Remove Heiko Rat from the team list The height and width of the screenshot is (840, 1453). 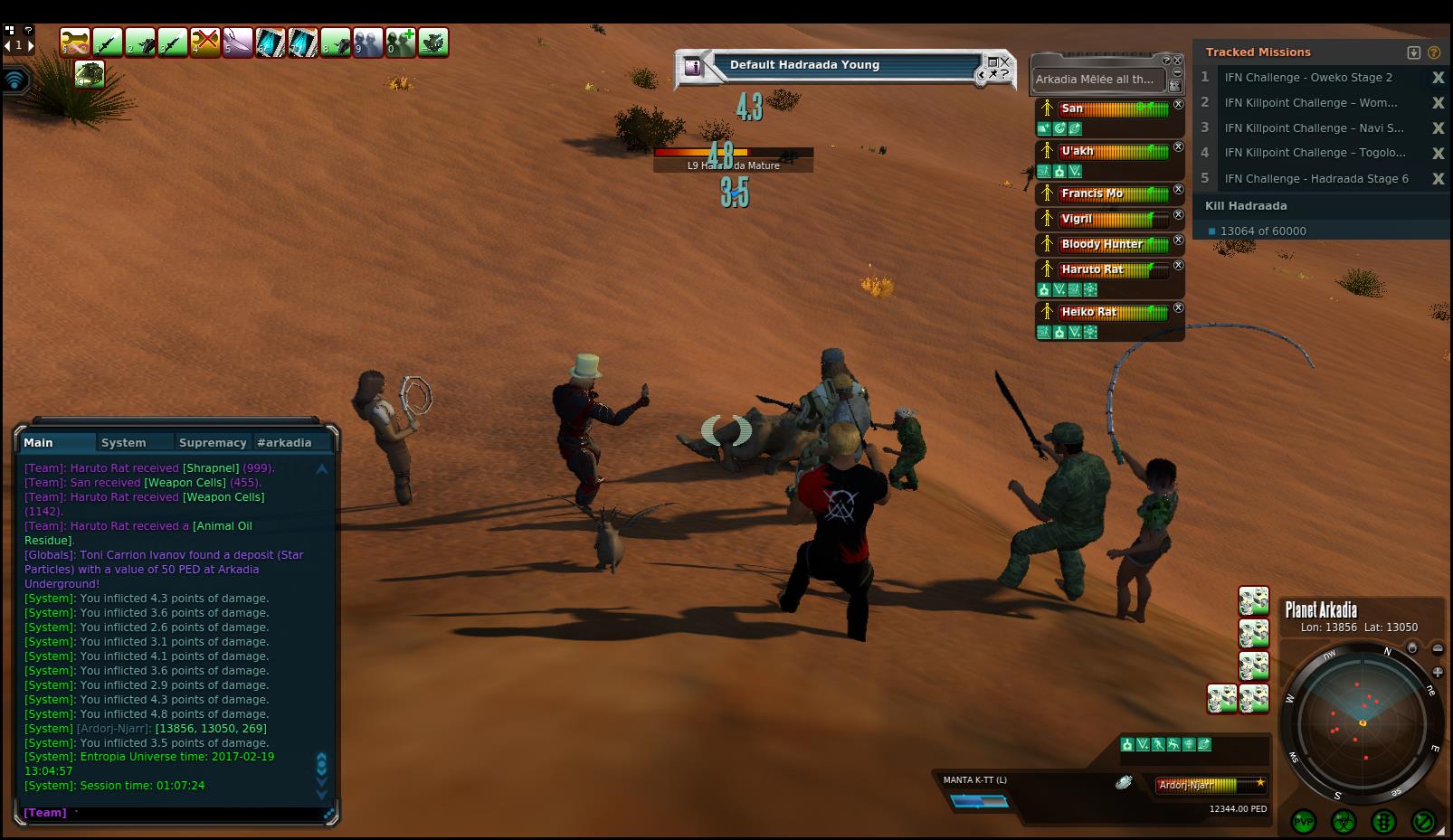(x=1178, y=308)
